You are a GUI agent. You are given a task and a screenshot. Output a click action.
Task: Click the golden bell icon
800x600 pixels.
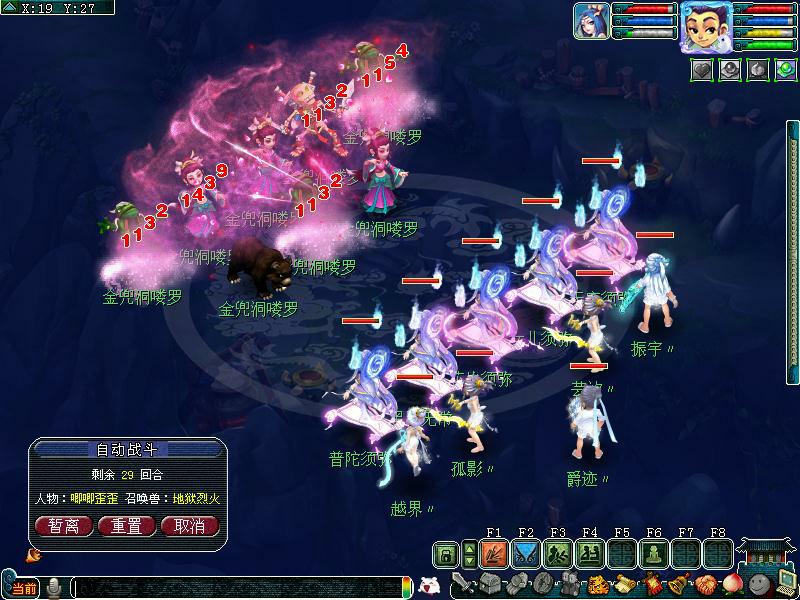point(680,584)
